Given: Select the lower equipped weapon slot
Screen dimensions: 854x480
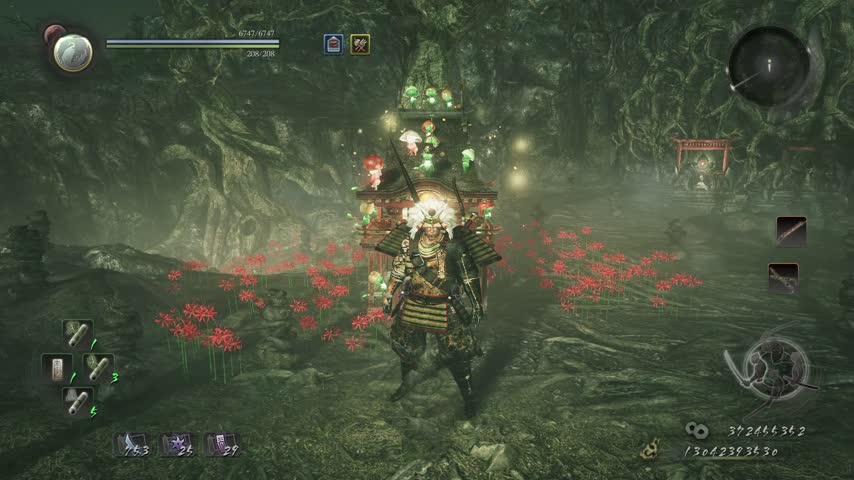Looking at the screenshot, I should coord(784,277).
